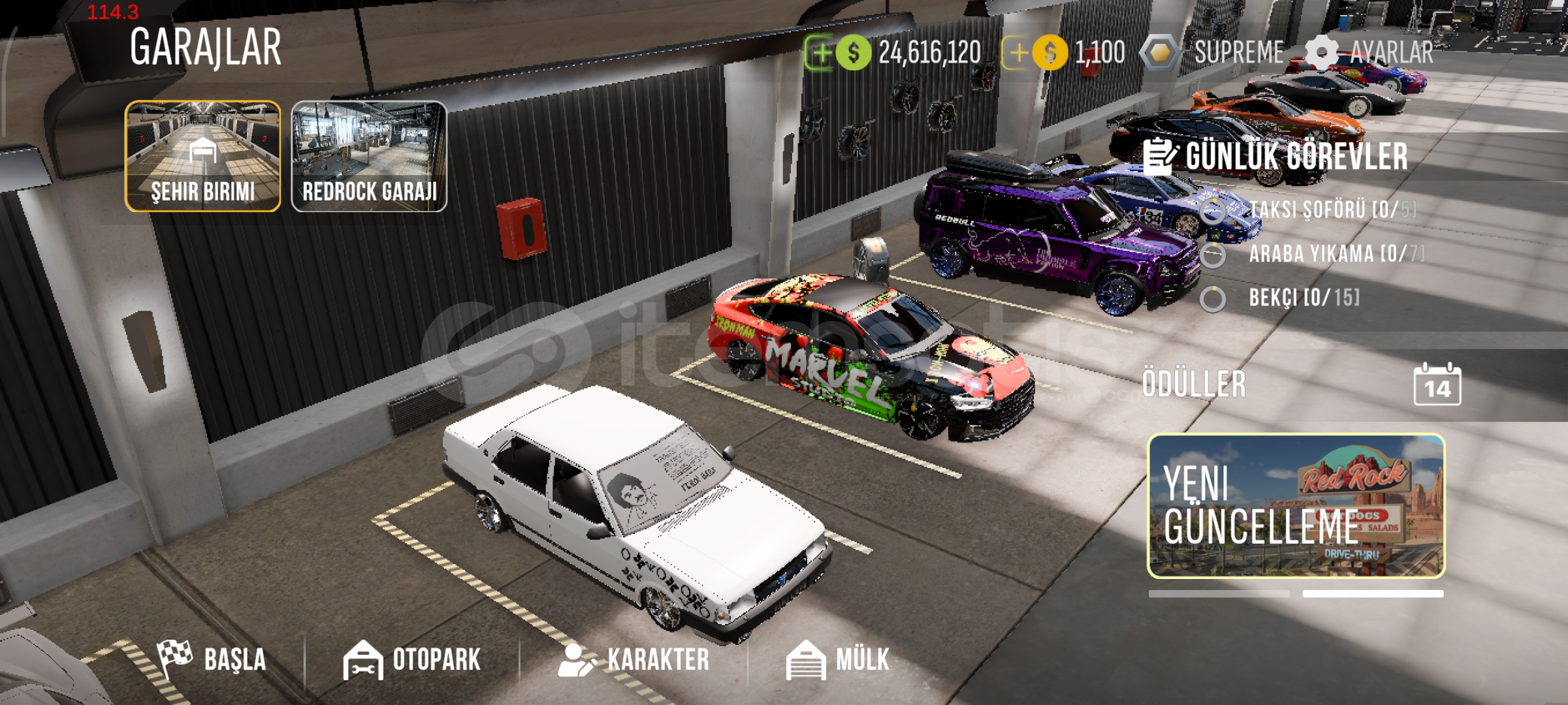Open the Mülk property menu
The width and height of the screenshot is (1568, 705).
838,659
